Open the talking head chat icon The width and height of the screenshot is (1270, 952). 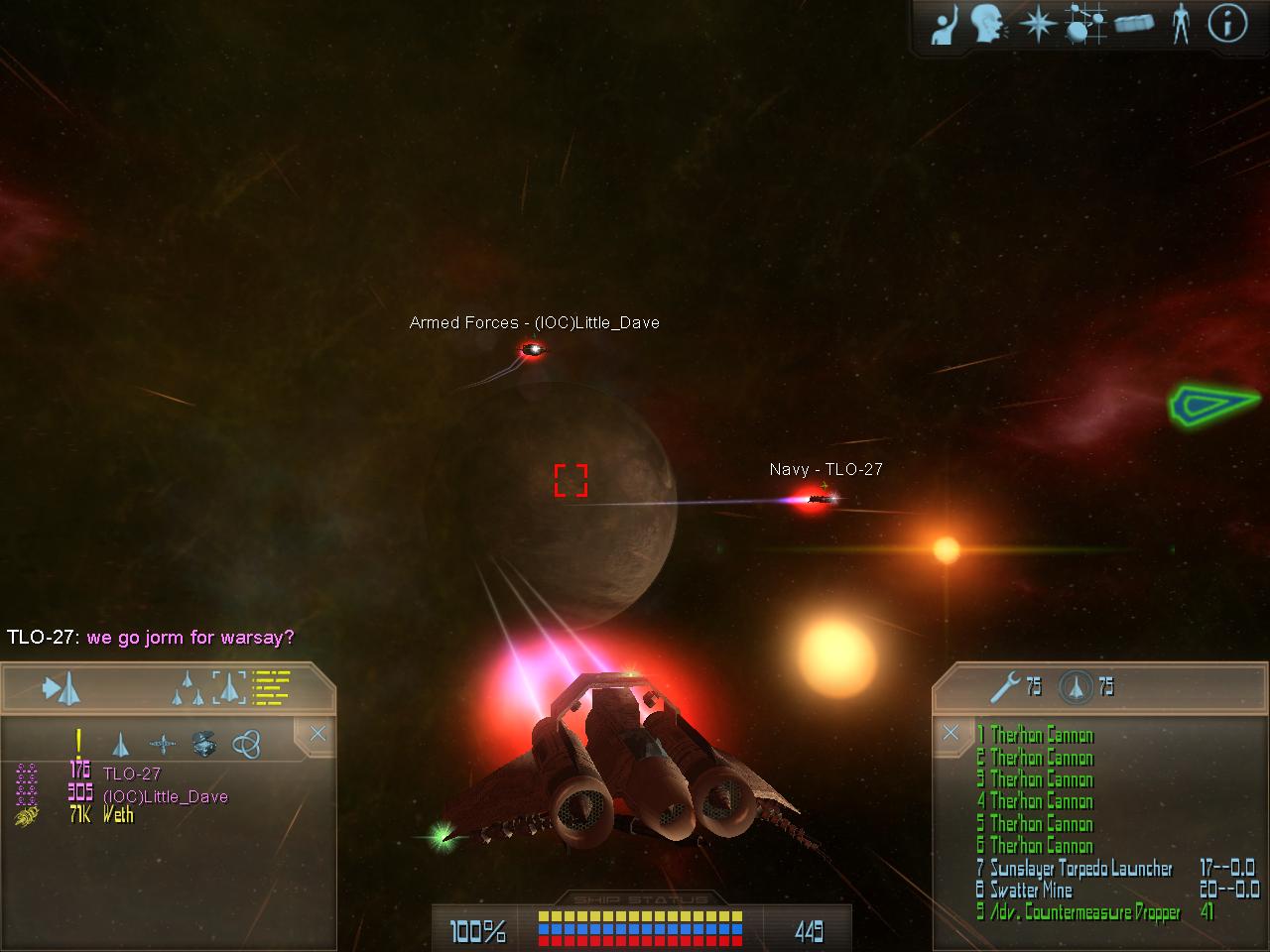[x=988, y=23]
